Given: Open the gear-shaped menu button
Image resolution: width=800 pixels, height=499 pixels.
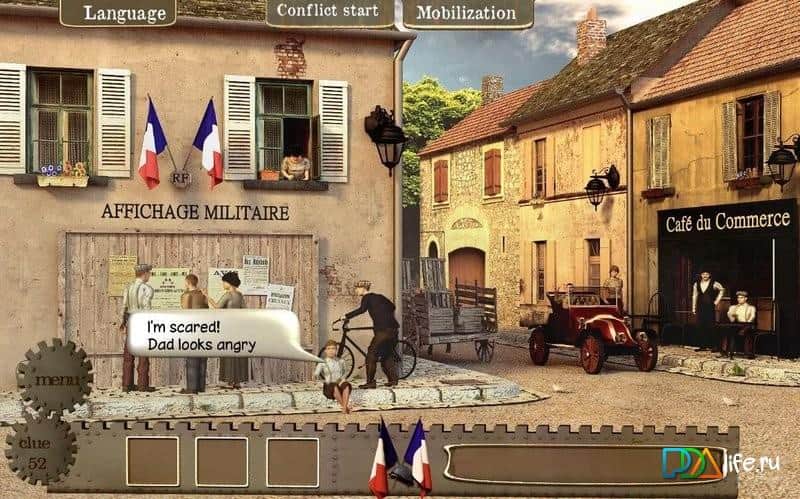Looking at the screenshot, I should click(54, 380).
